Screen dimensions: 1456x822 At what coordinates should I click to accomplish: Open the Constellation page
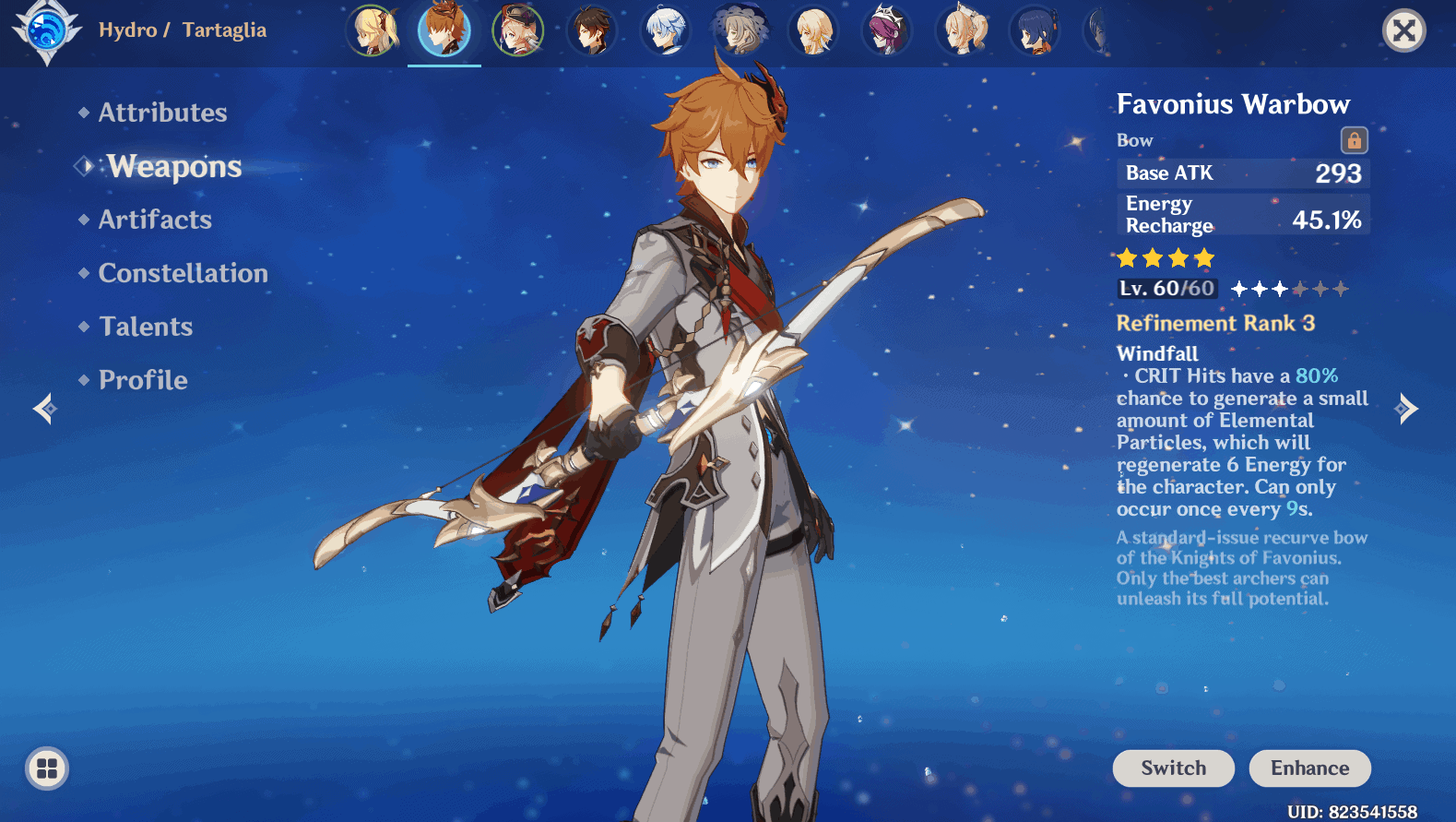[183, 273]
